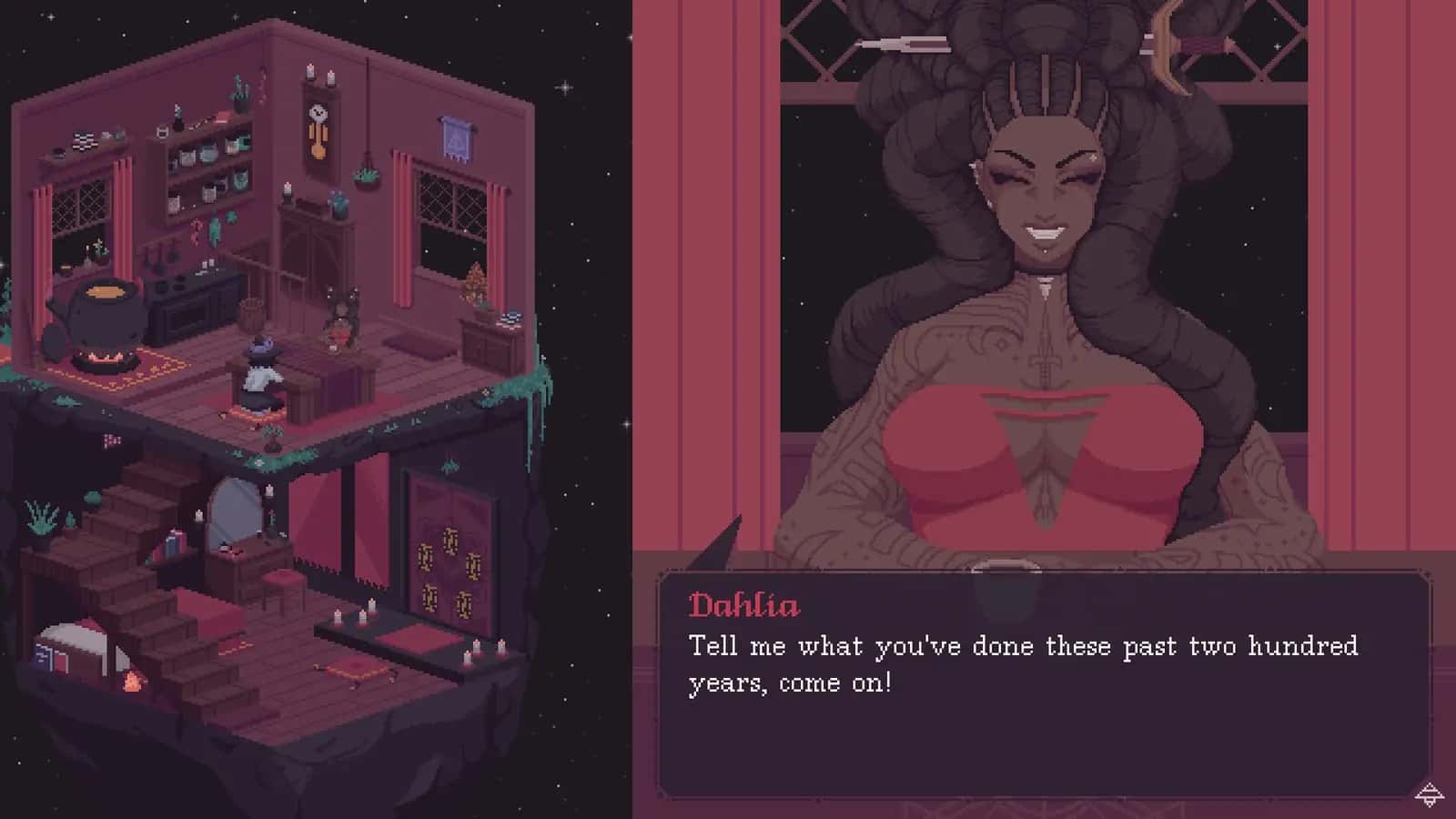1456x819 pixels.
Task: Toggle the glowing ember chest downstairs
Action: (x=131, y=682)
